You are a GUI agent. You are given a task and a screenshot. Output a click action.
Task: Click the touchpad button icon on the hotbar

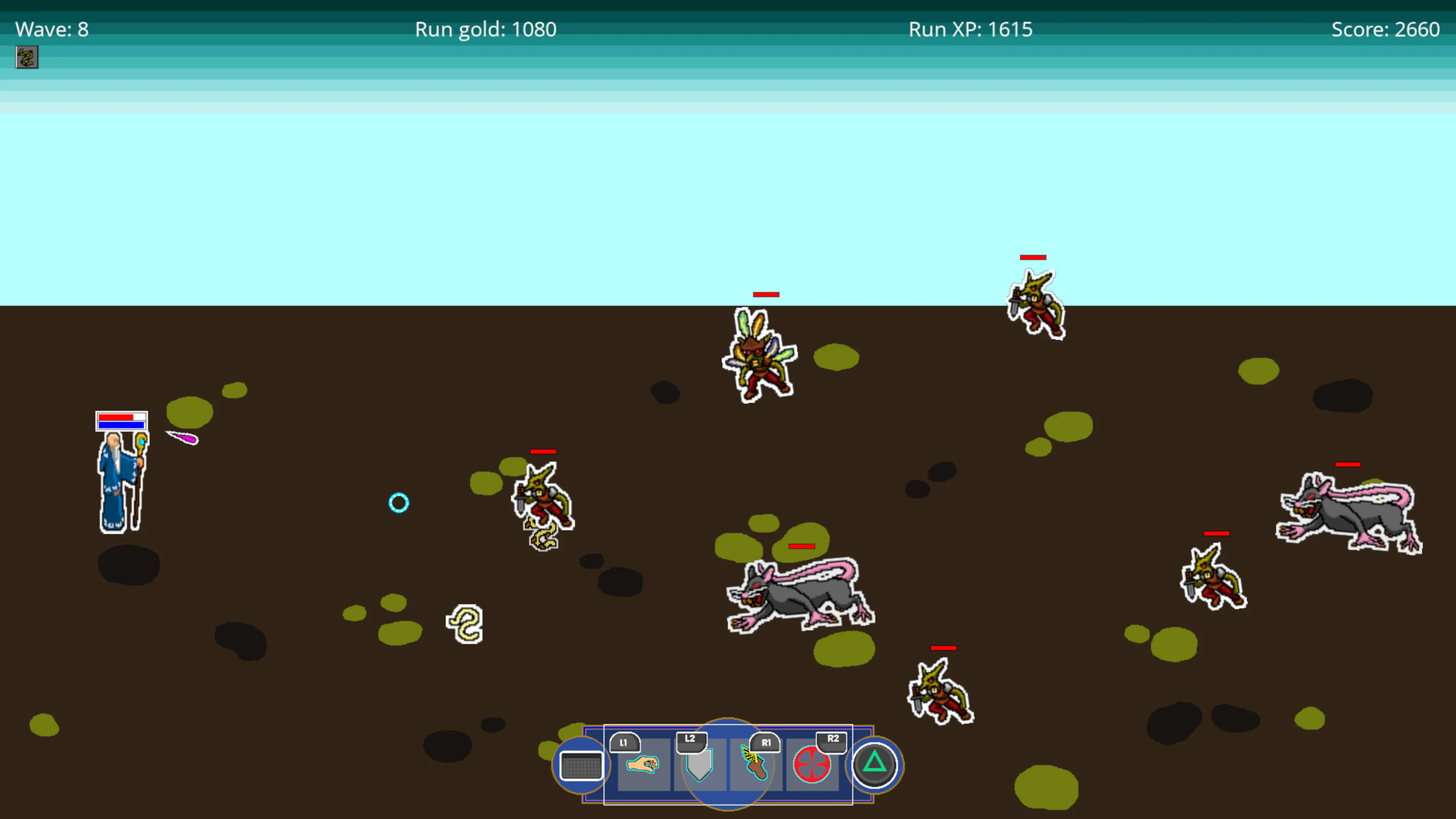(x=581, y=766)
